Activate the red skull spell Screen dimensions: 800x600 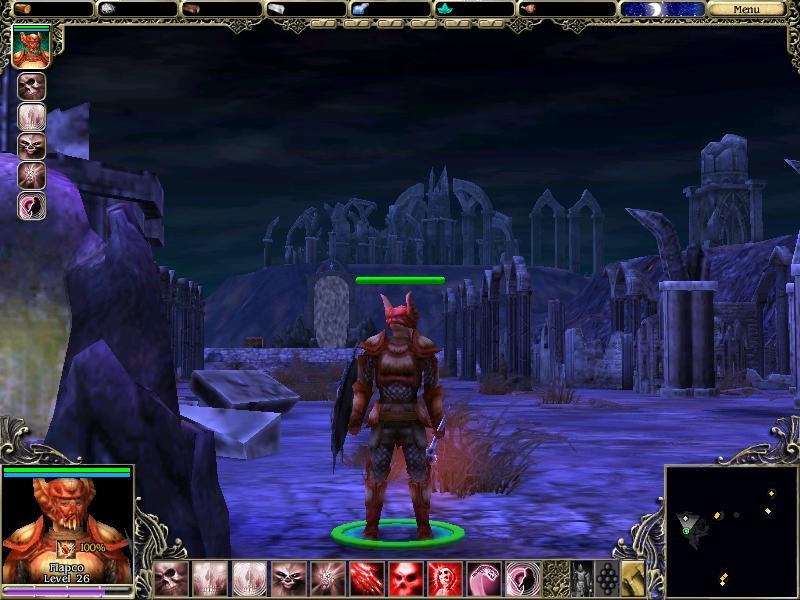pyautogui.click(x=404, y=579)
